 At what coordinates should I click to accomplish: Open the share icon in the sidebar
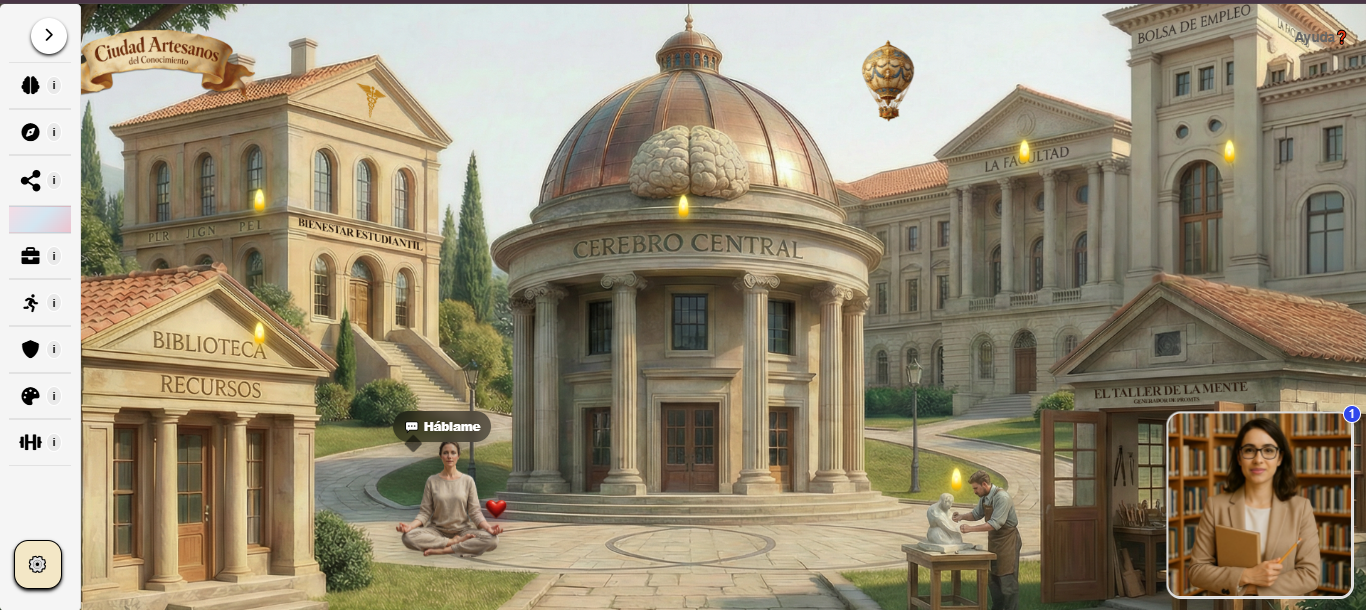[x=30, y=181]
